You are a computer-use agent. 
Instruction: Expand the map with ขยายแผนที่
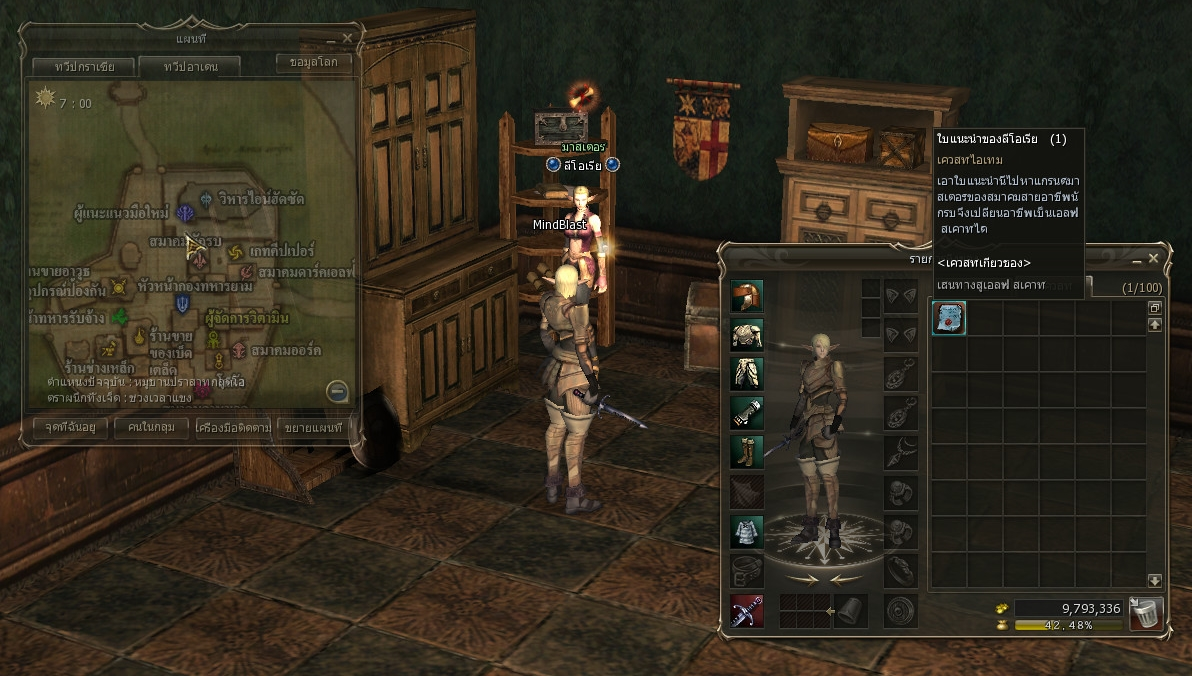click(x=313, y=427)
